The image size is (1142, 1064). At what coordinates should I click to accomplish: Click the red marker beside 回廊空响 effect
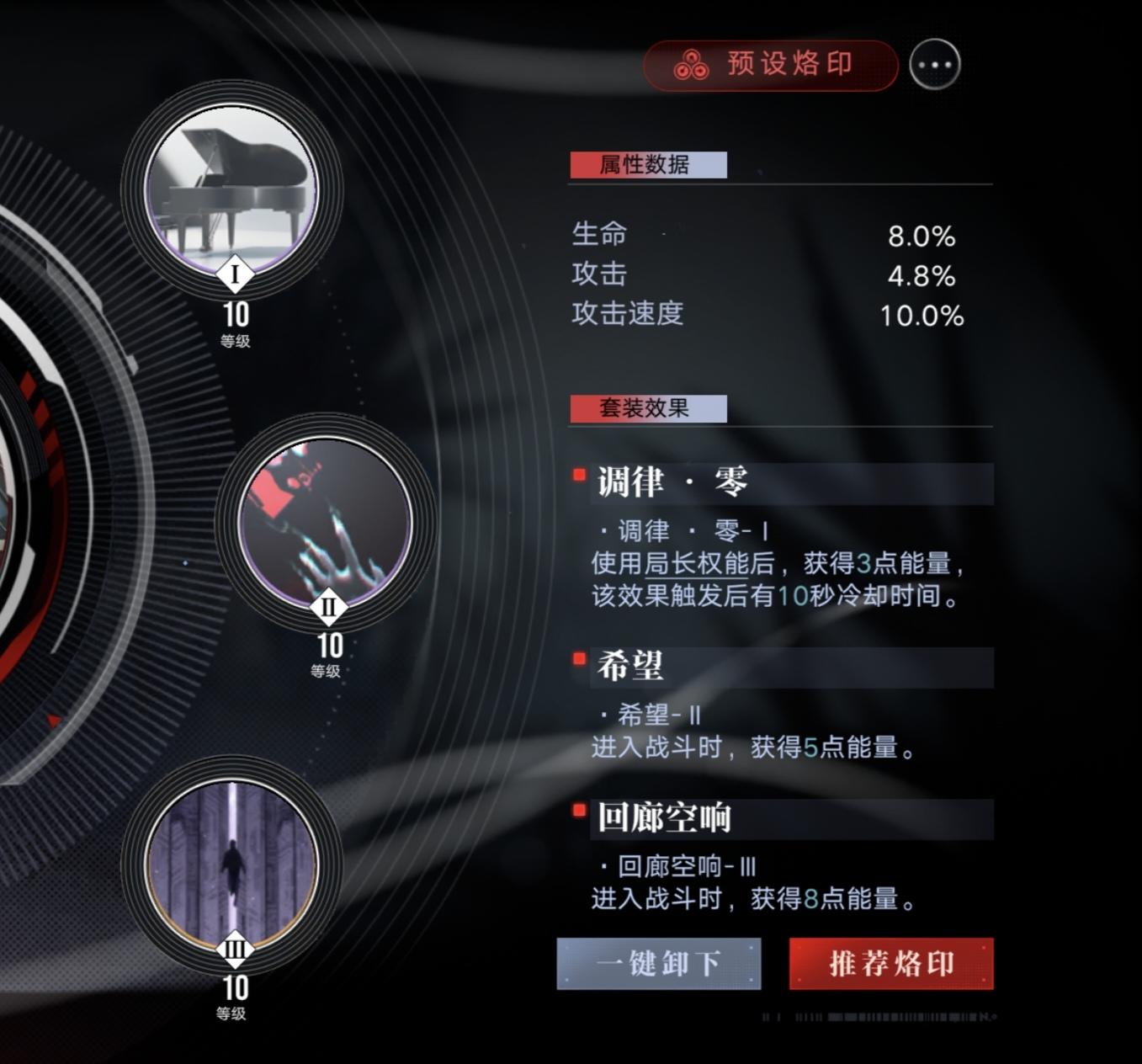[580, 811]
